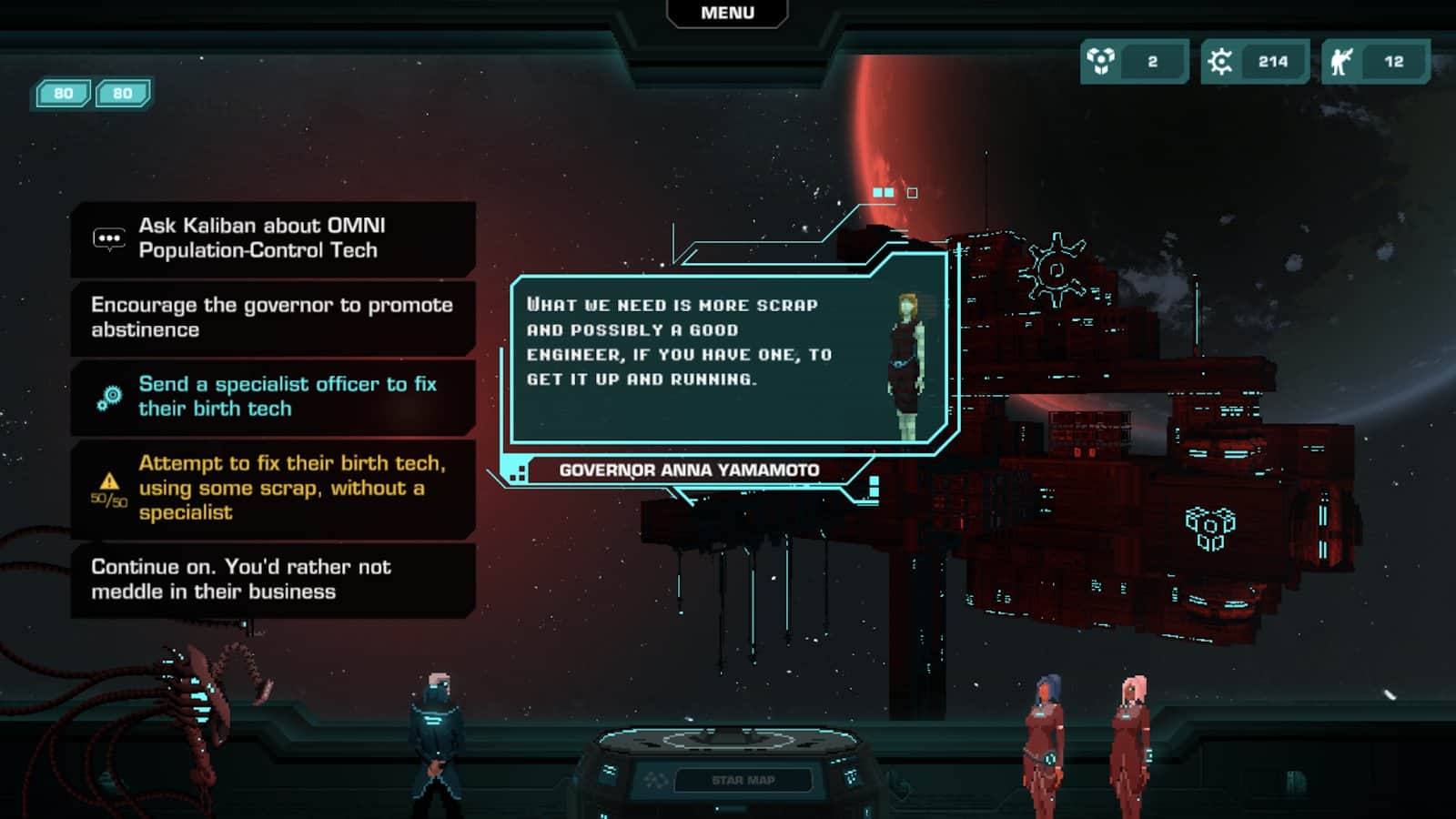1456x819 pixels.
Task: Select sending a specialist officer to fix birth tech
Action: click(x=273, y=397)
